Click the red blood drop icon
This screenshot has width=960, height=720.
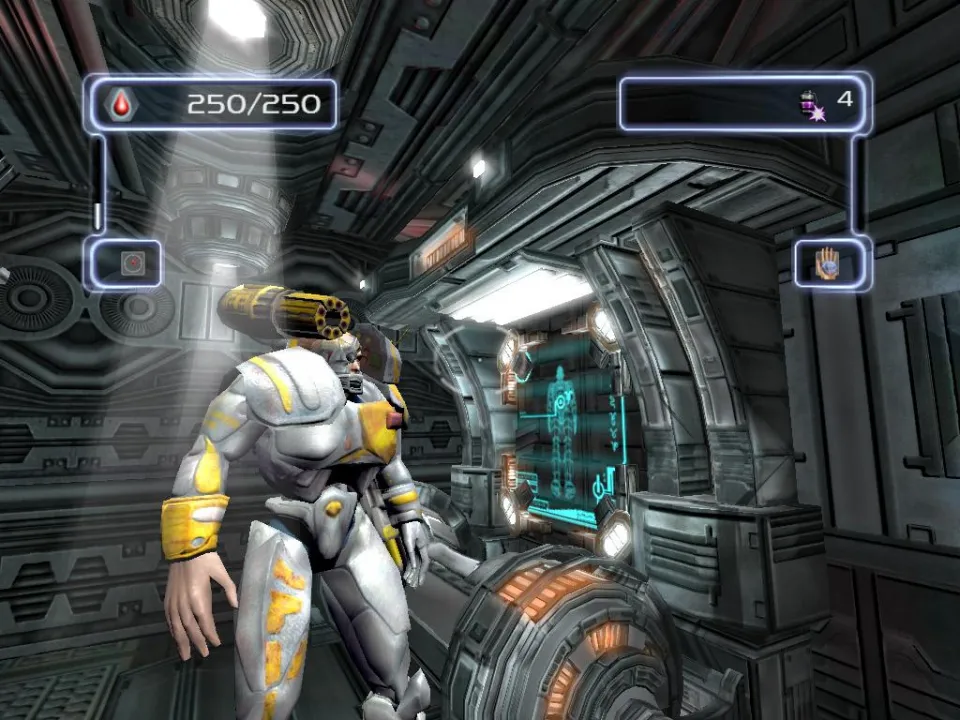(x=123, y=104)
